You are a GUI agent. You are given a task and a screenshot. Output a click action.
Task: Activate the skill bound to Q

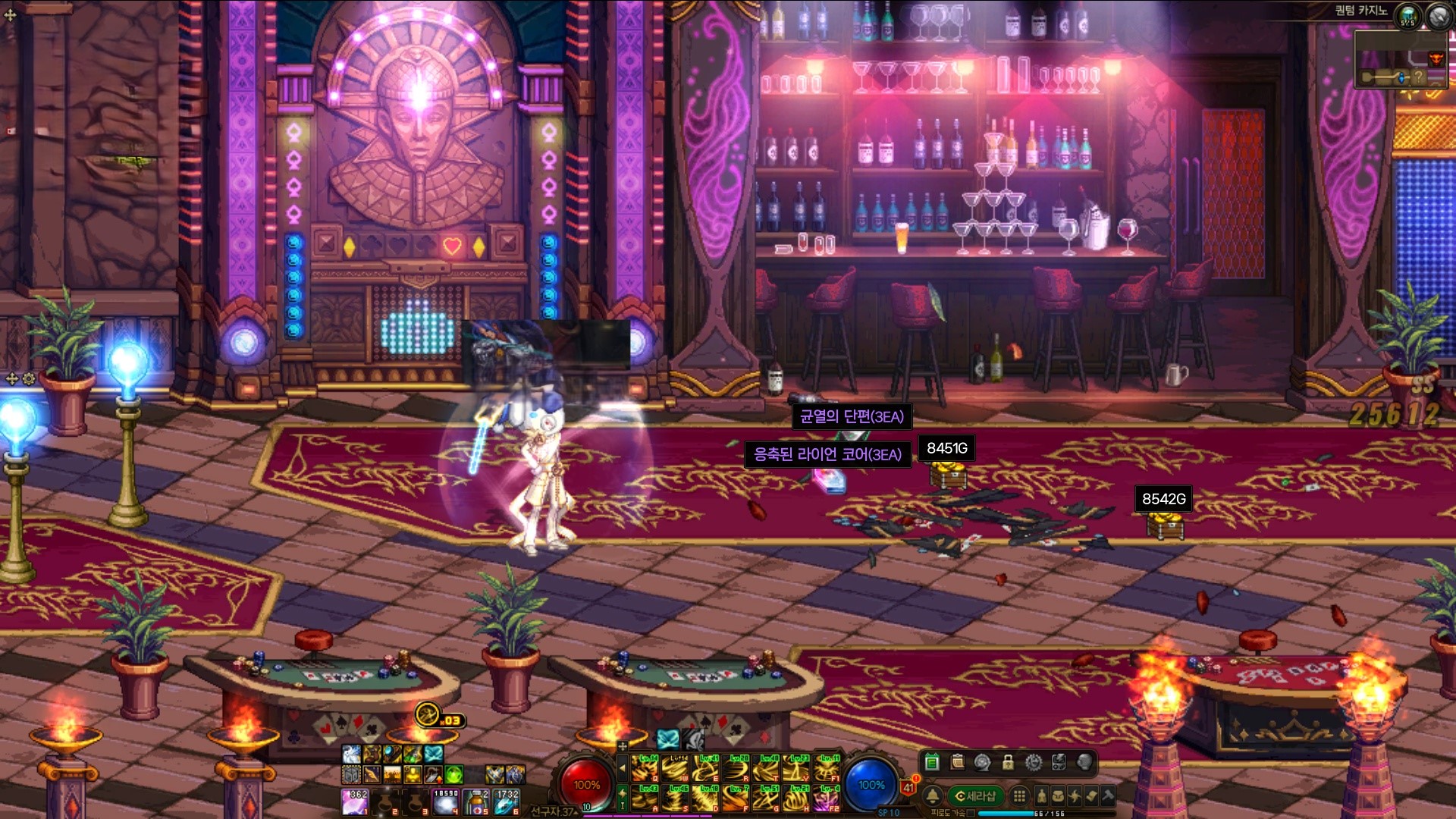click(x=645, y=768)
